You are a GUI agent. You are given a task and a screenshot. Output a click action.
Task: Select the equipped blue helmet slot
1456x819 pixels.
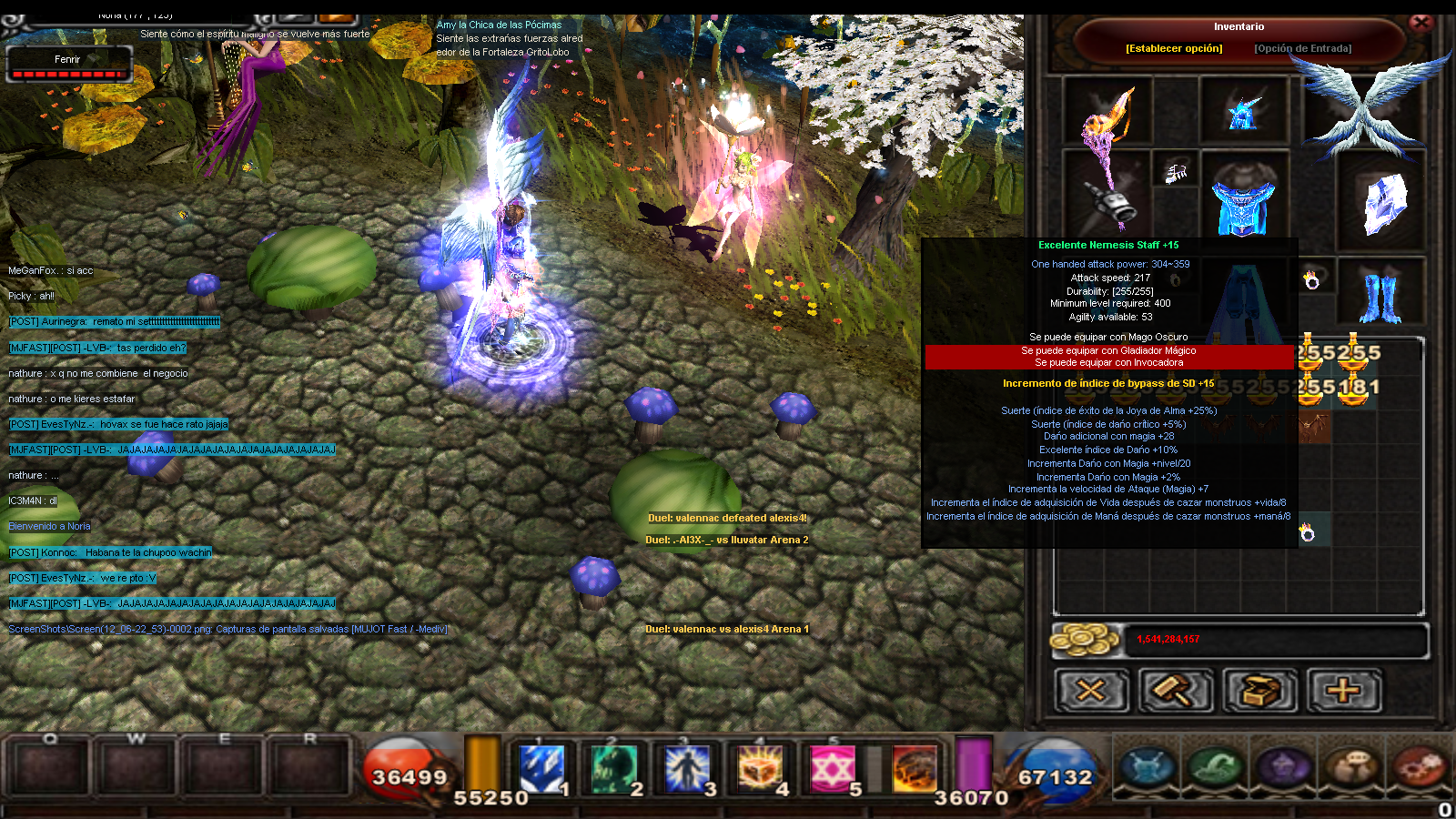pos(1243,111)
